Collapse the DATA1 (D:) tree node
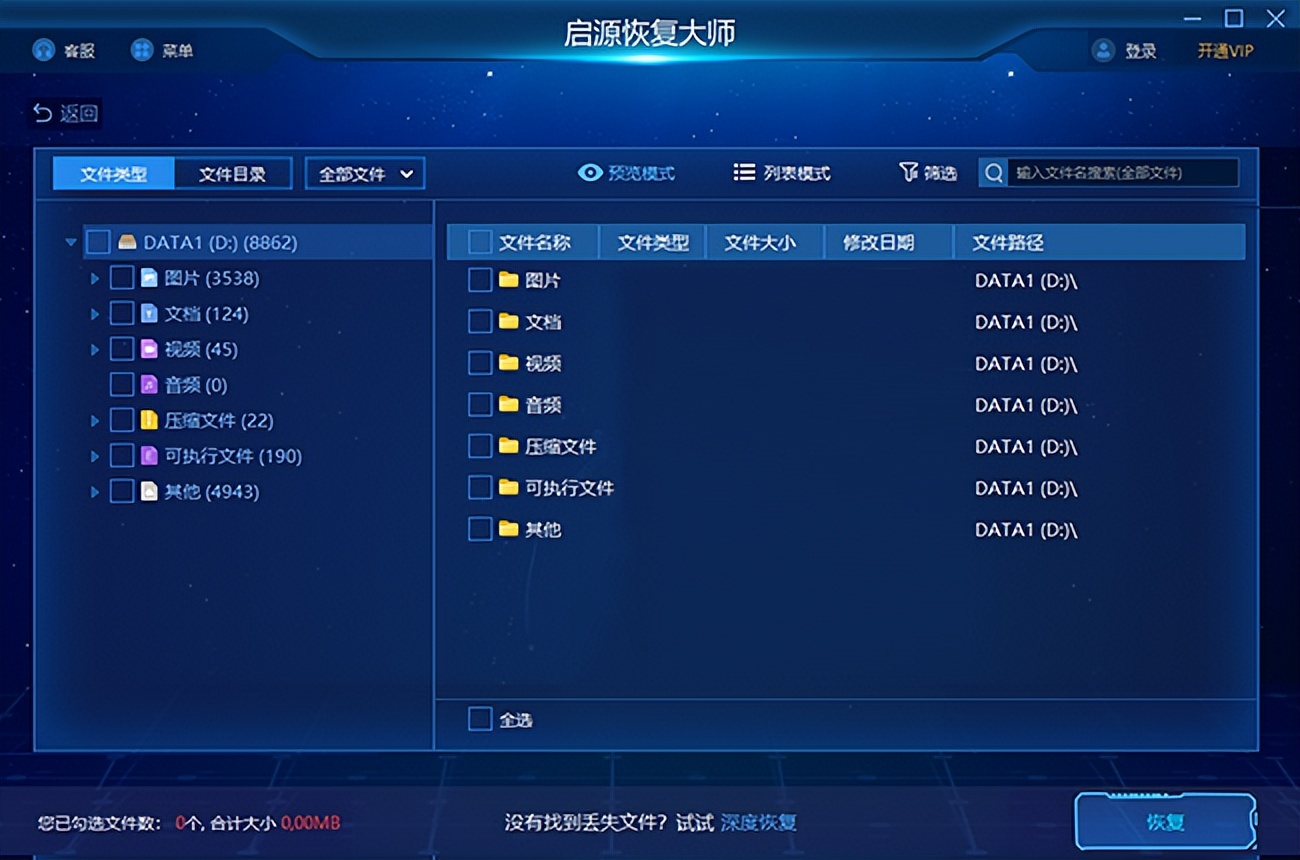This screenshot has width=1300, height=860. [x=70, y=241]
